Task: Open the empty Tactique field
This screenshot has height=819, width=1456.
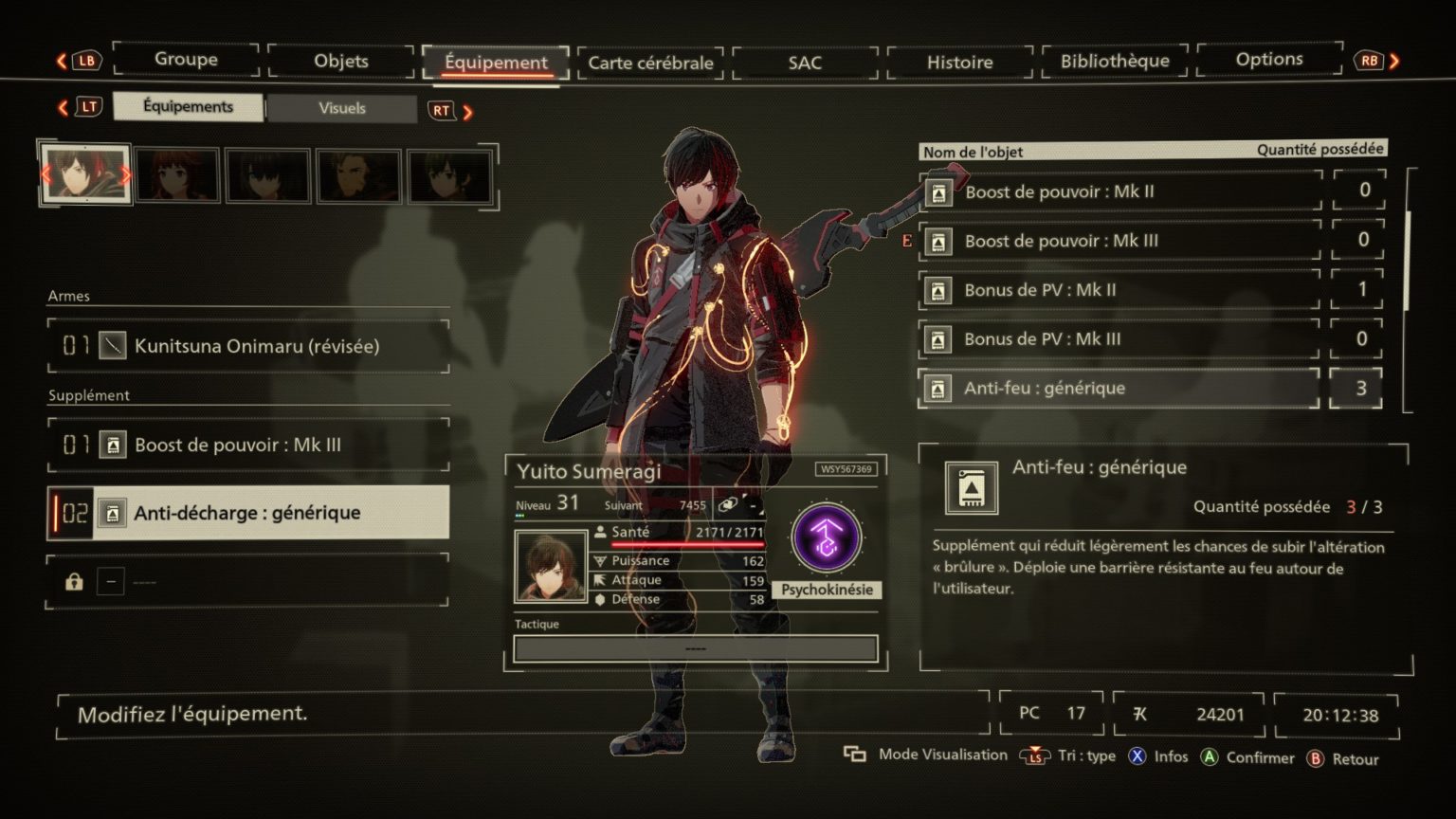Action: (x=695, y=648)
